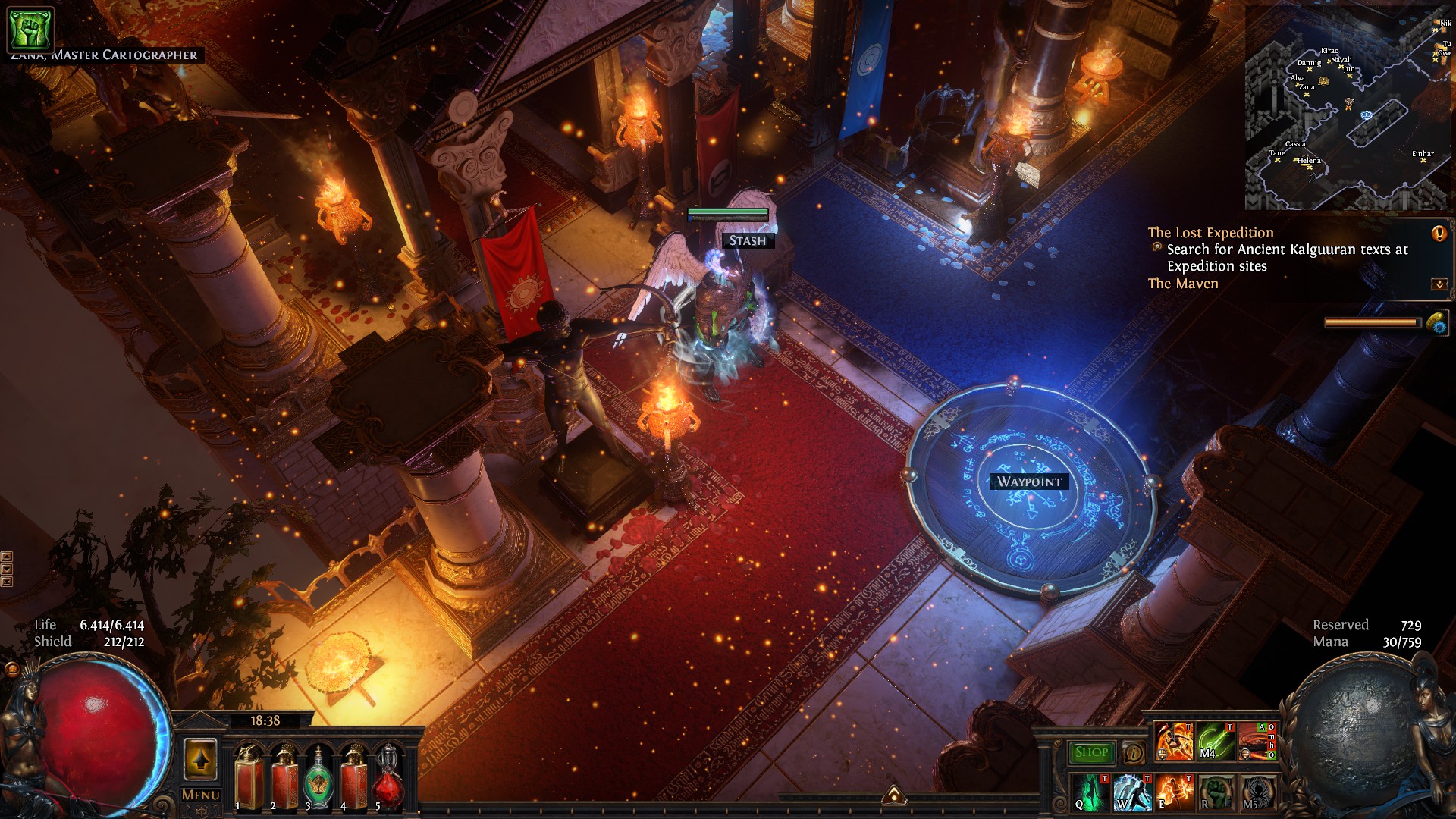Use the green winged flask in slot 3

click(x=318, y=778)
